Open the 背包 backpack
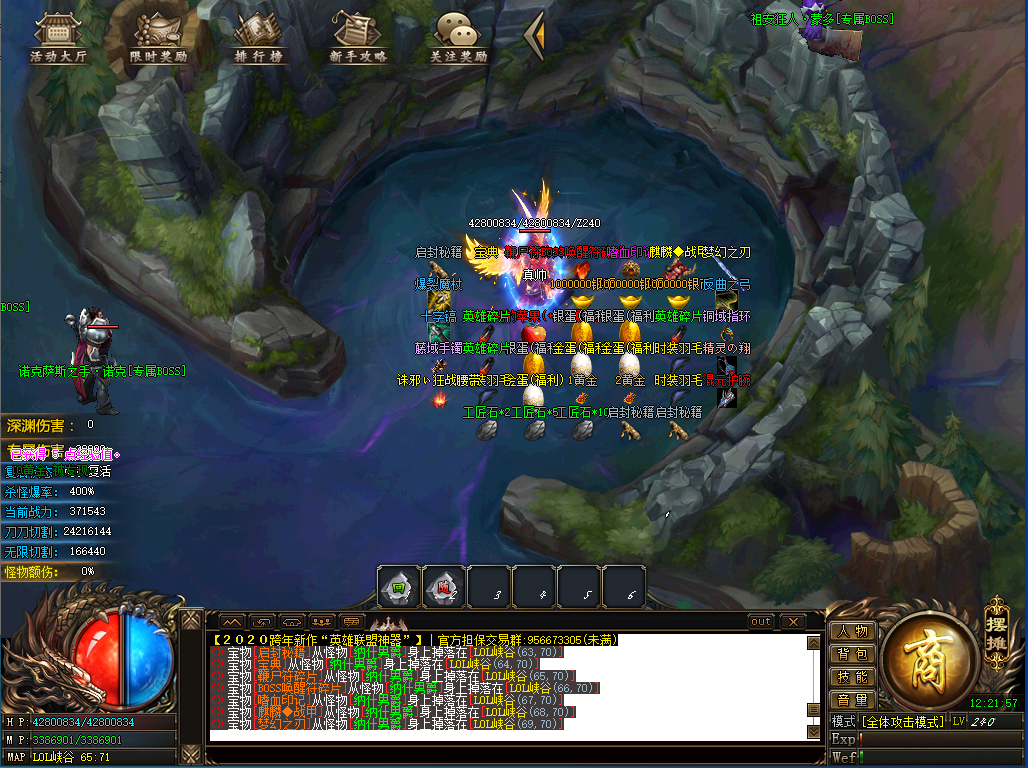1028x768 pixels. (x=852, y=654)
